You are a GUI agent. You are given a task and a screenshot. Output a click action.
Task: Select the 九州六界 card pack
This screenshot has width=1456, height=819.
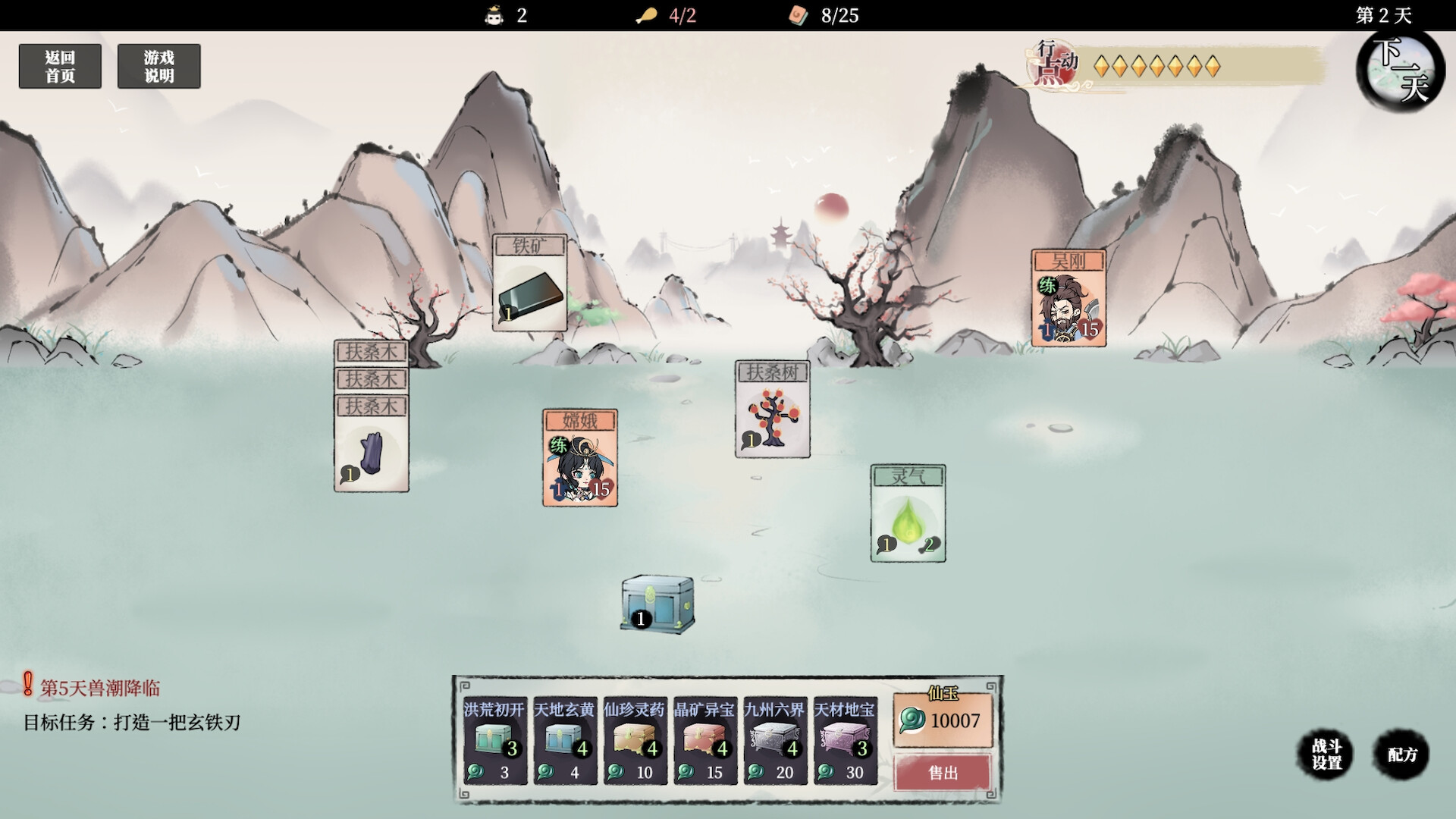click(x=774, y=740)
